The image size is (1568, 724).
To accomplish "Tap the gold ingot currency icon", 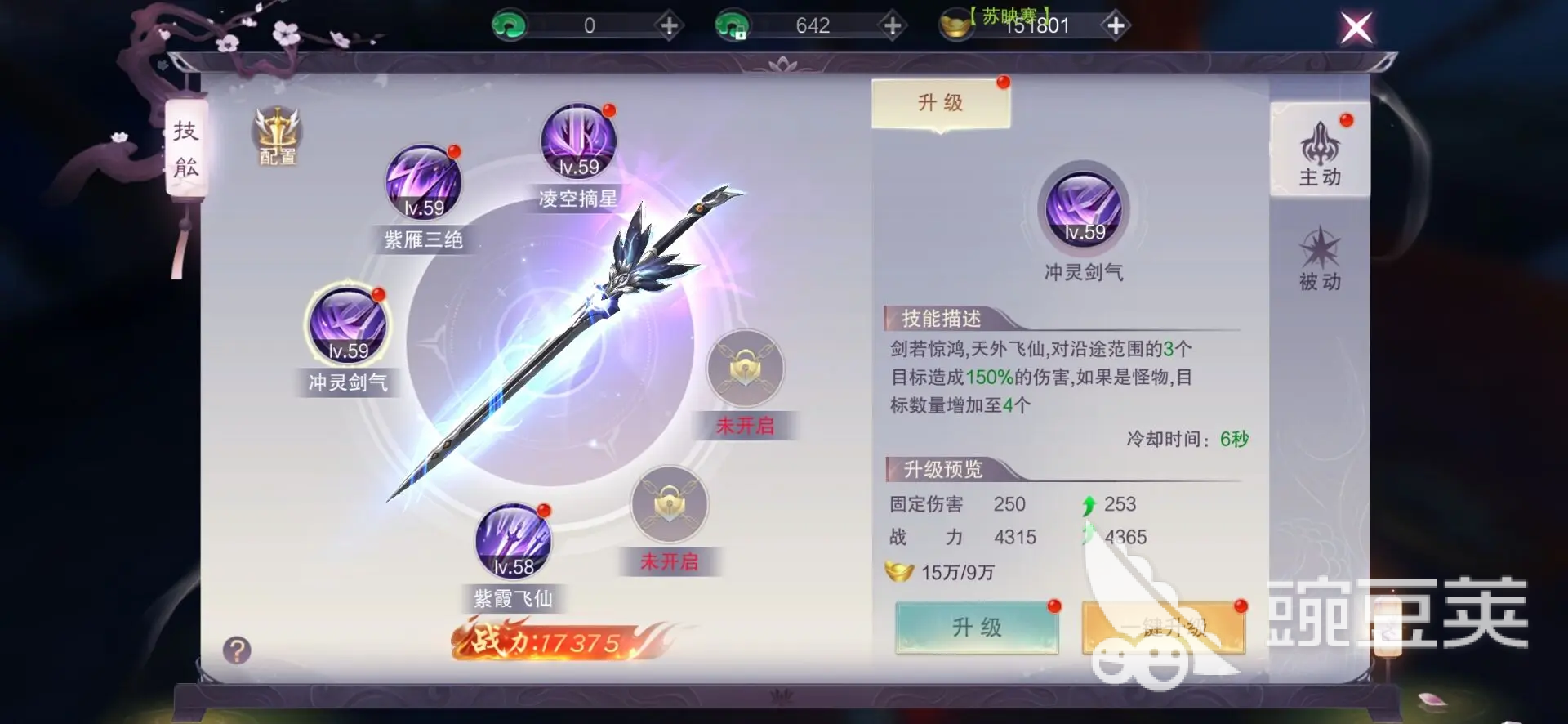I will coord(957,25).
